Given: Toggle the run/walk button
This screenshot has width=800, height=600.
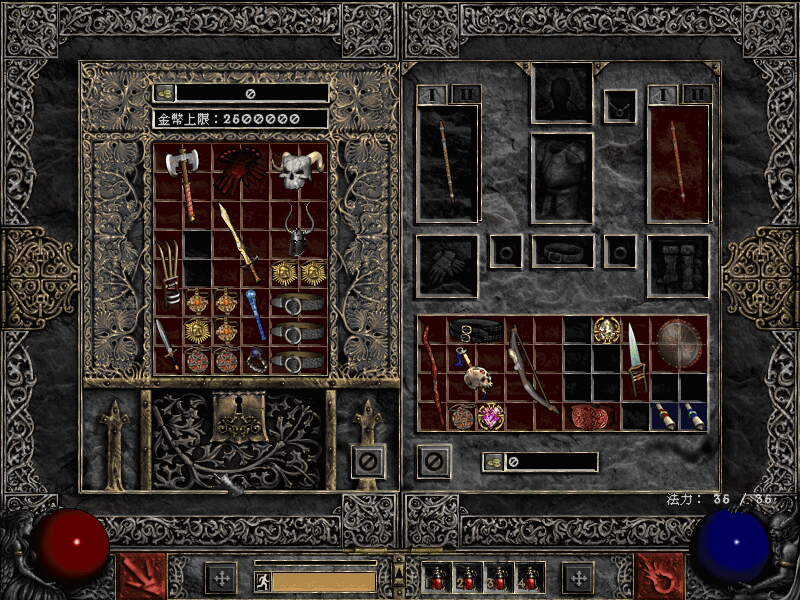Looking at the screenshot, I should (x=262, y=579).
